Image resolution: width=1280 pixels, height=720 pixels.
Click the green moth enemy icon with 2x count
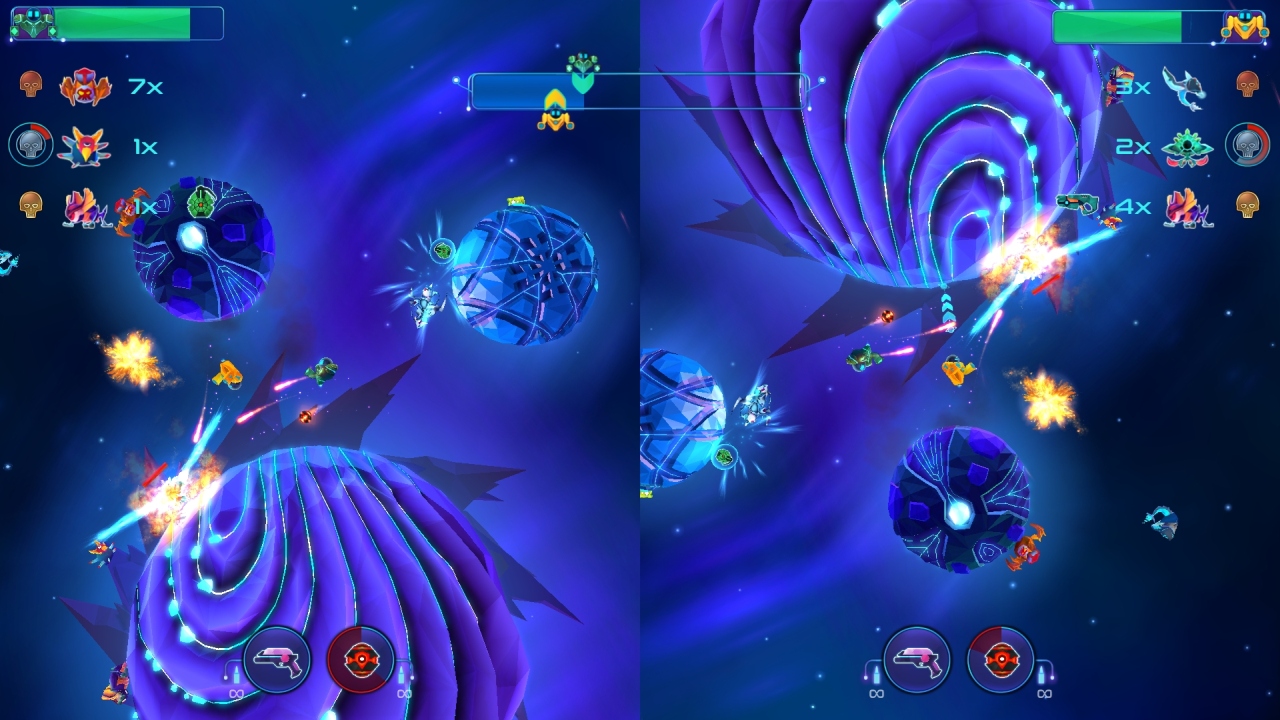1188,146
